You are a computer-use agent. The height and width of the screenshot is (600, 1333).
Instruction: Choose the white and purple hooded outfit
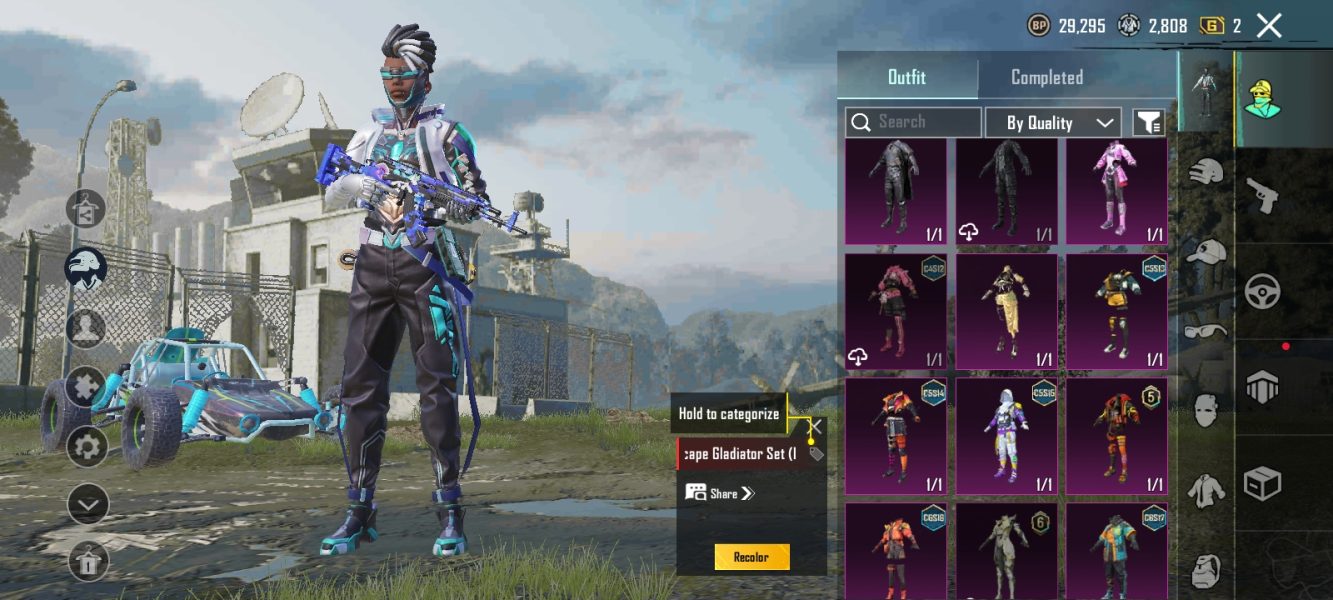tap(1006, 436)
